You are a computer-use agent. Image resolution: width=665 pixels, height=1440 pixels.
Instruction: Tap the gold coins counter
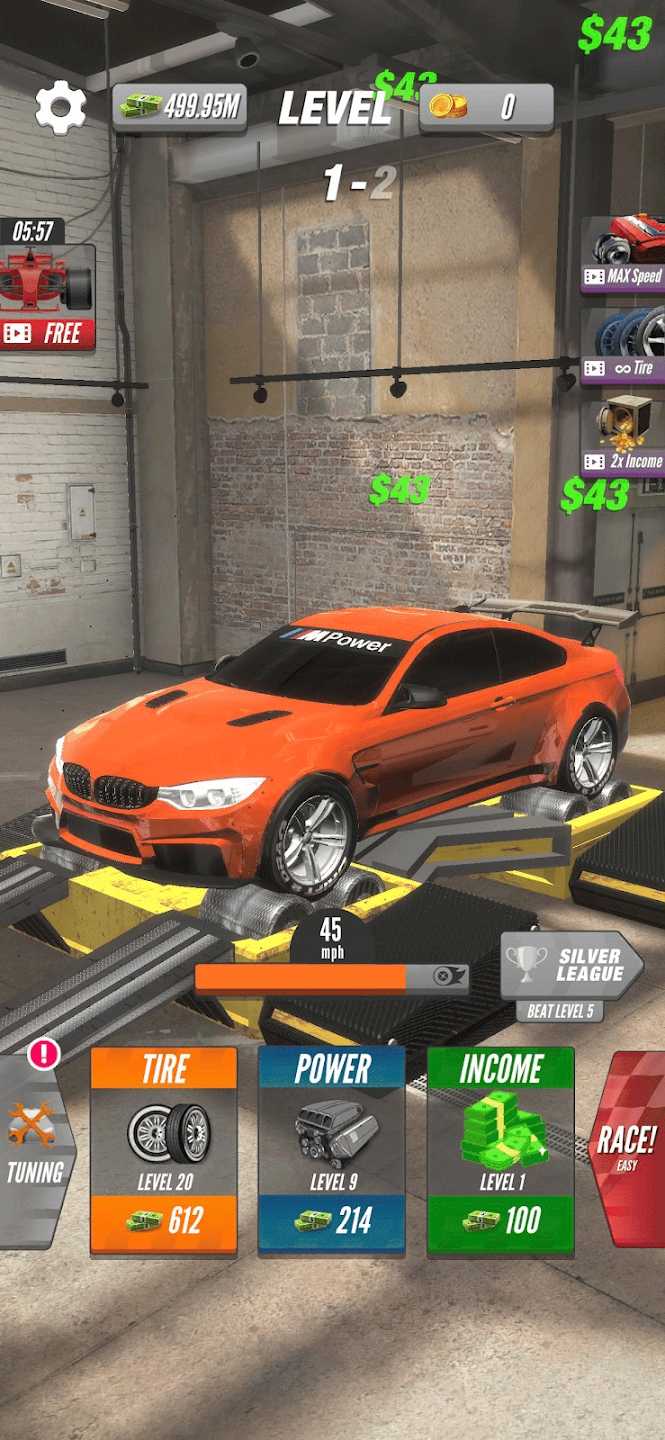(486, 107)
